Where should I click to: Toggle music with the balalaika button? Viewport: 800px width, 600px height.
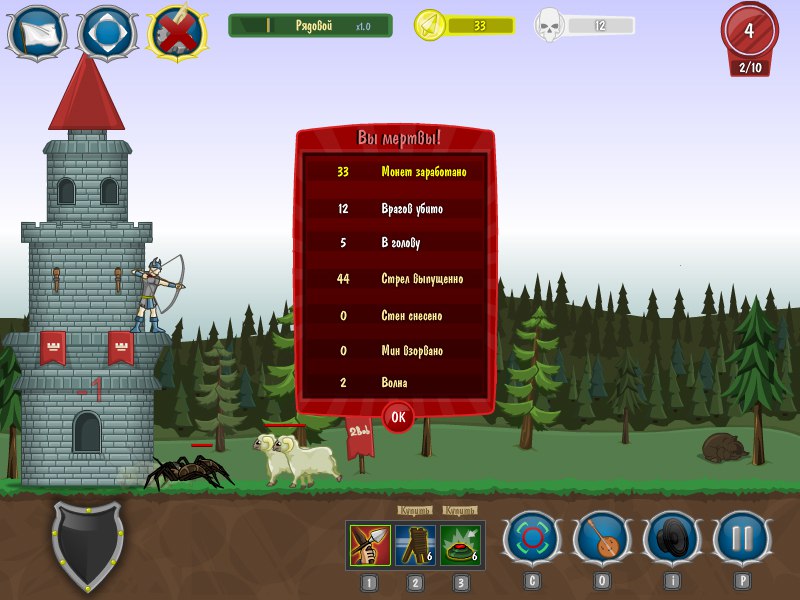[601, 540]
